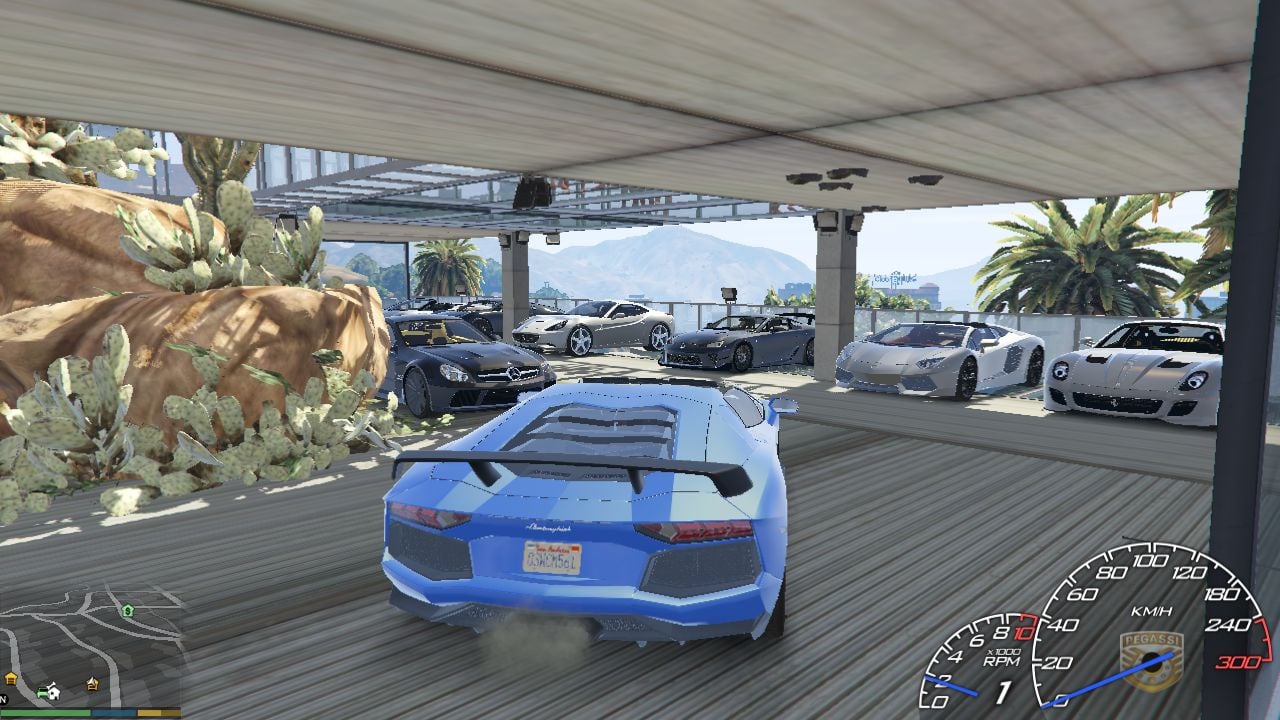Select the green dollar property marker

pyautogui.click(x=127, y=610)
